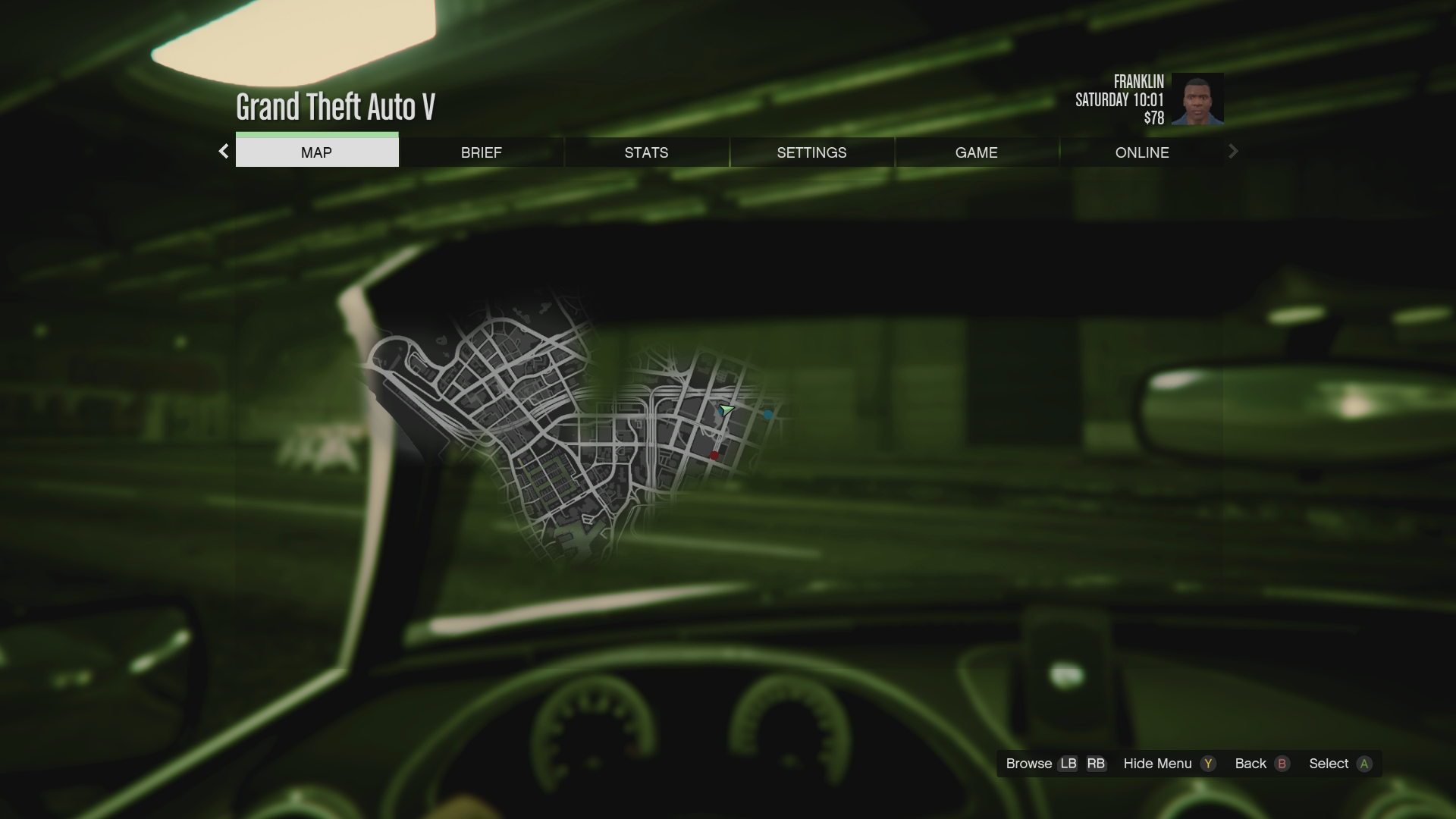This screenshot has height=819, width=1456.
Task: Click the green player arrow on the map
Action: pos(726,410)
